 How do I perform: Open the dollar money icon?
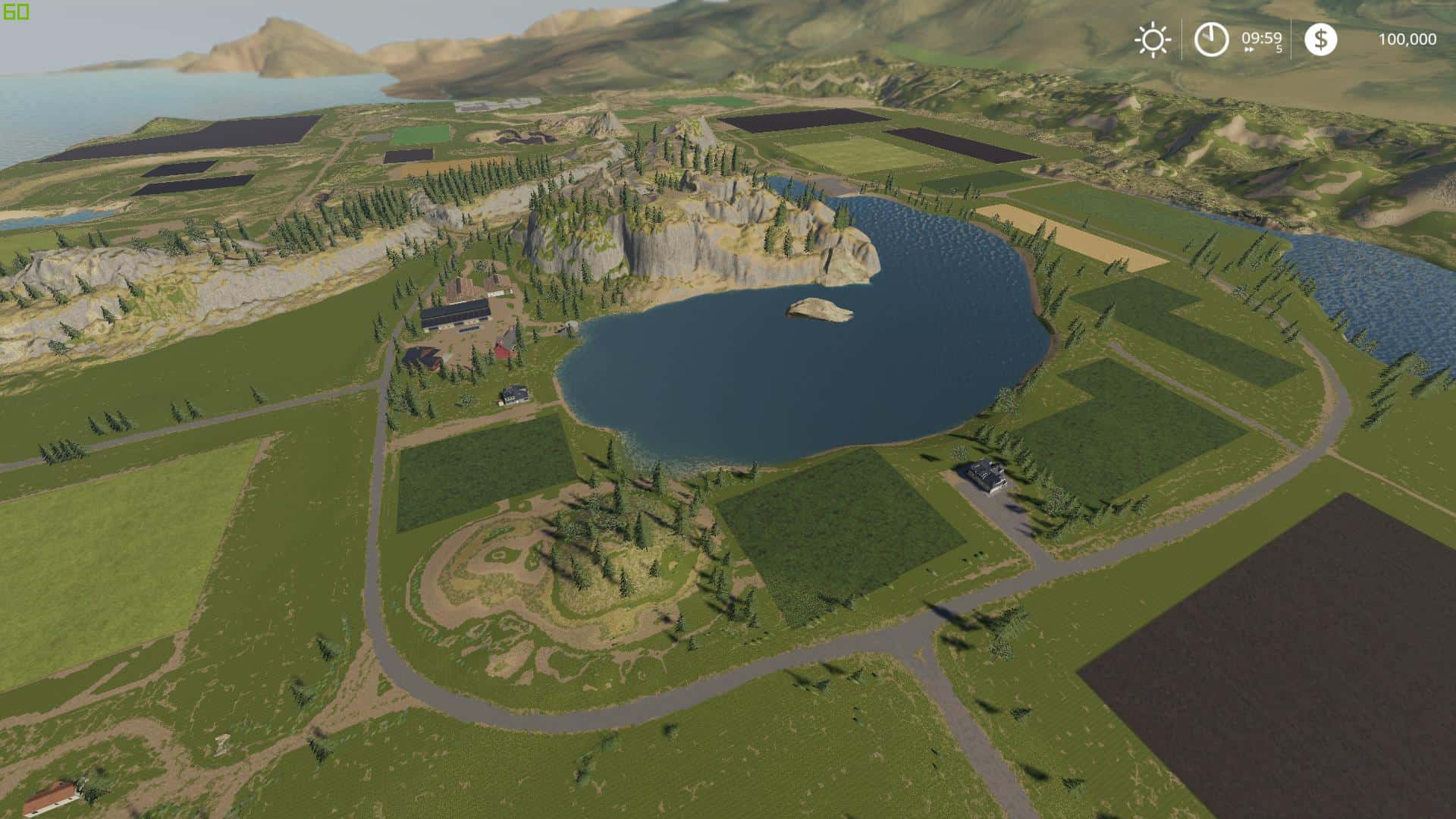coord(1320,39)
